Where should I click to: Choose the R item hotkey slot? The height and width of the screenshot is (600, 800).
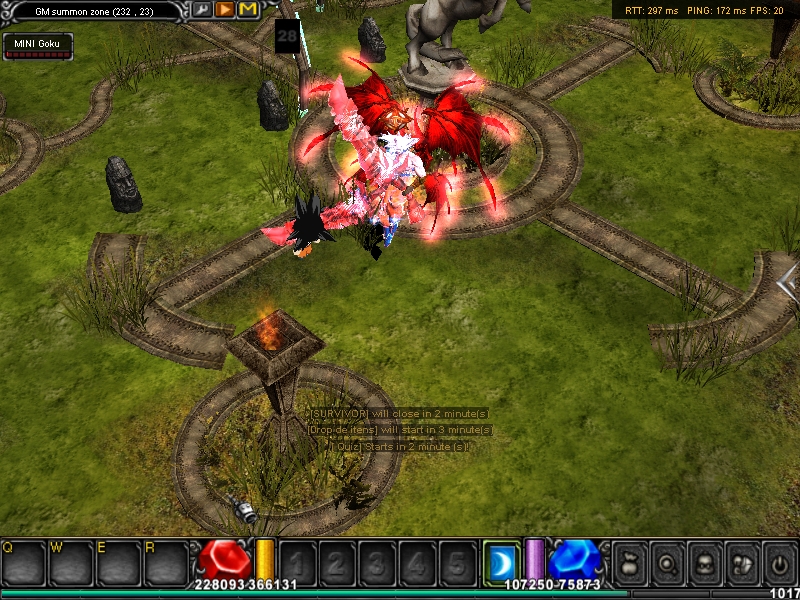tap(167, 562)
